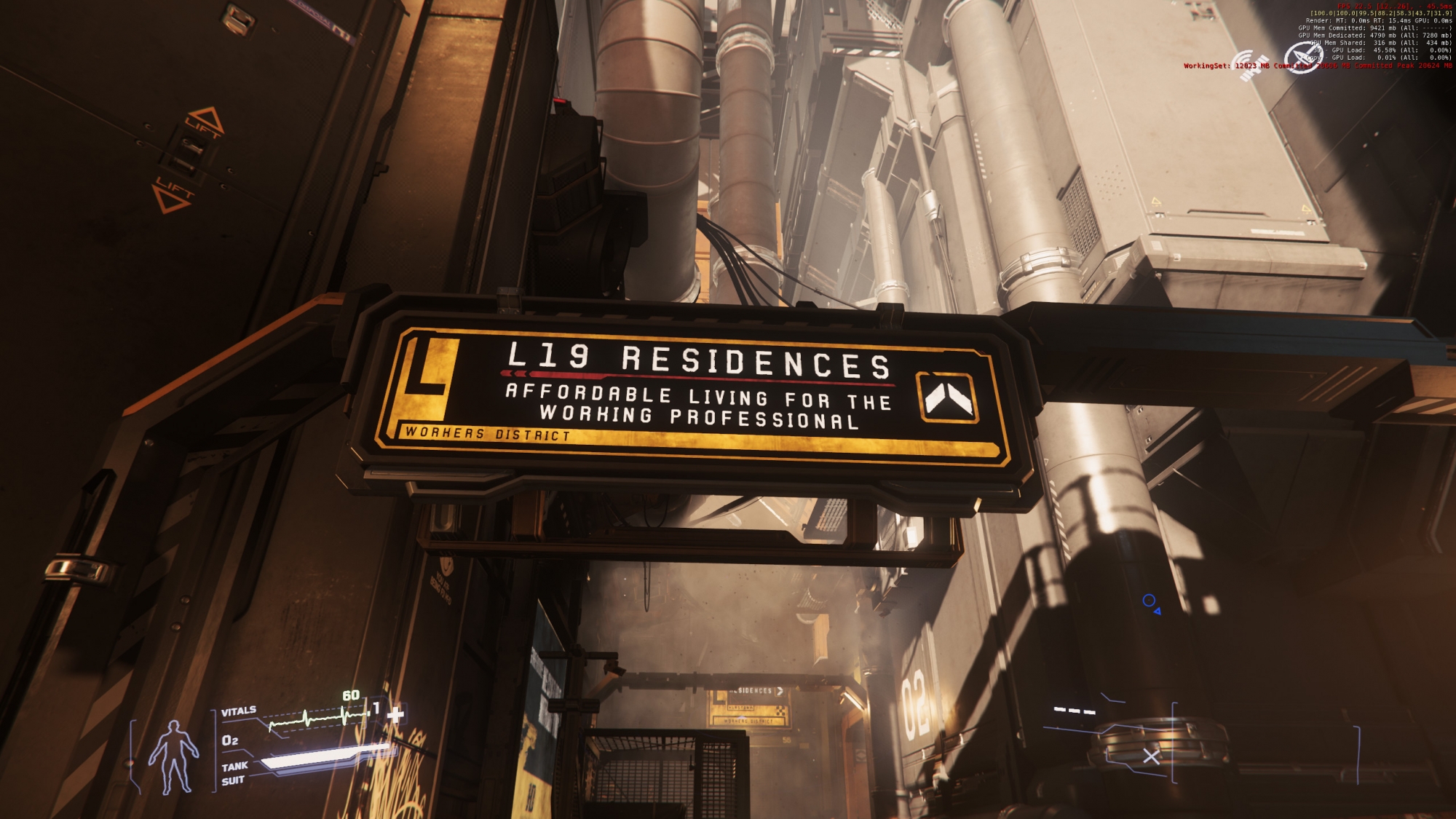Image resolution: width=1456 pixels, height=819 pixels.
Task: Click the empty weapon X indicator
Action: click(1151, 756)
